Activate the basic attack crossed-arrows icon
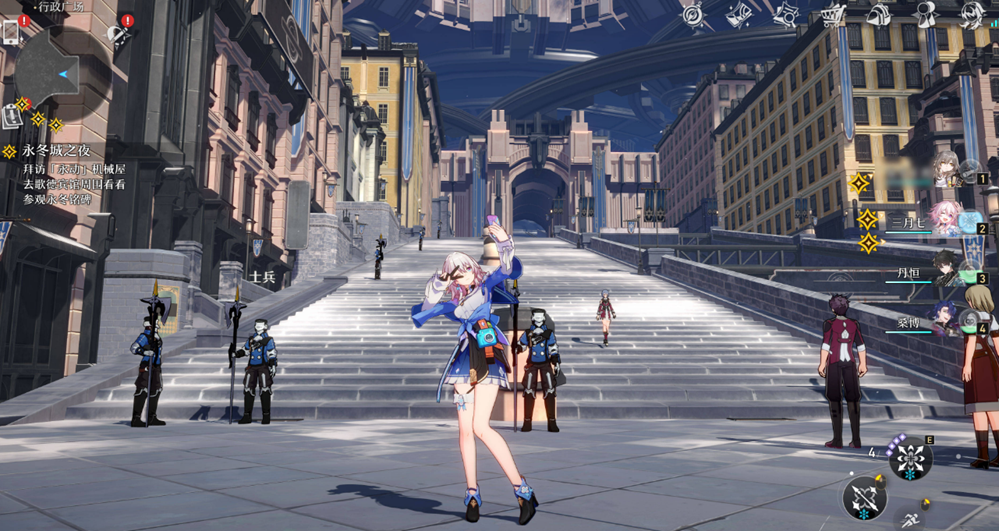The image size is (999, 531). coord(864,497)
